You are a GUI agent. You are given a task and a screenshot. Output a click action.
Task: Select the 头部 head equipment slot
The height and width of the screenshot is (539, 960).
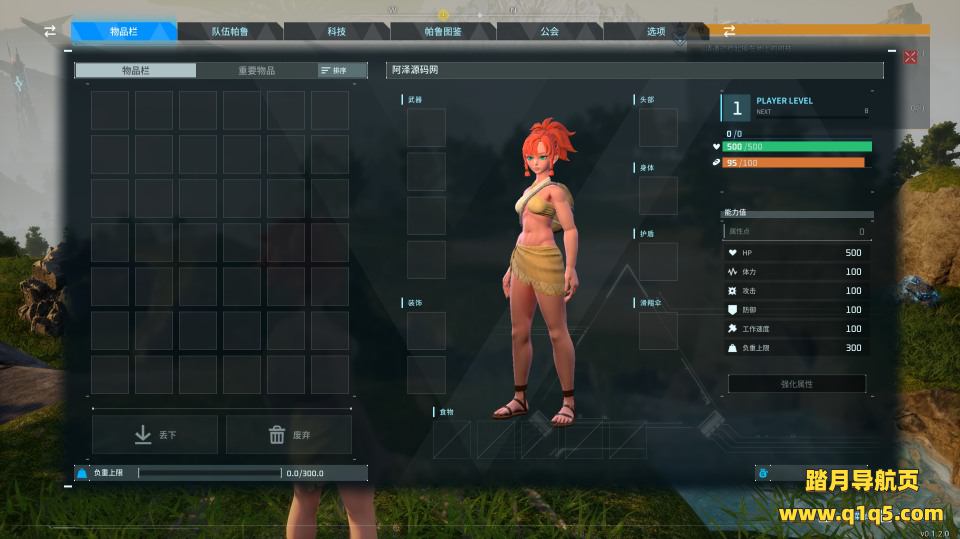658,128
